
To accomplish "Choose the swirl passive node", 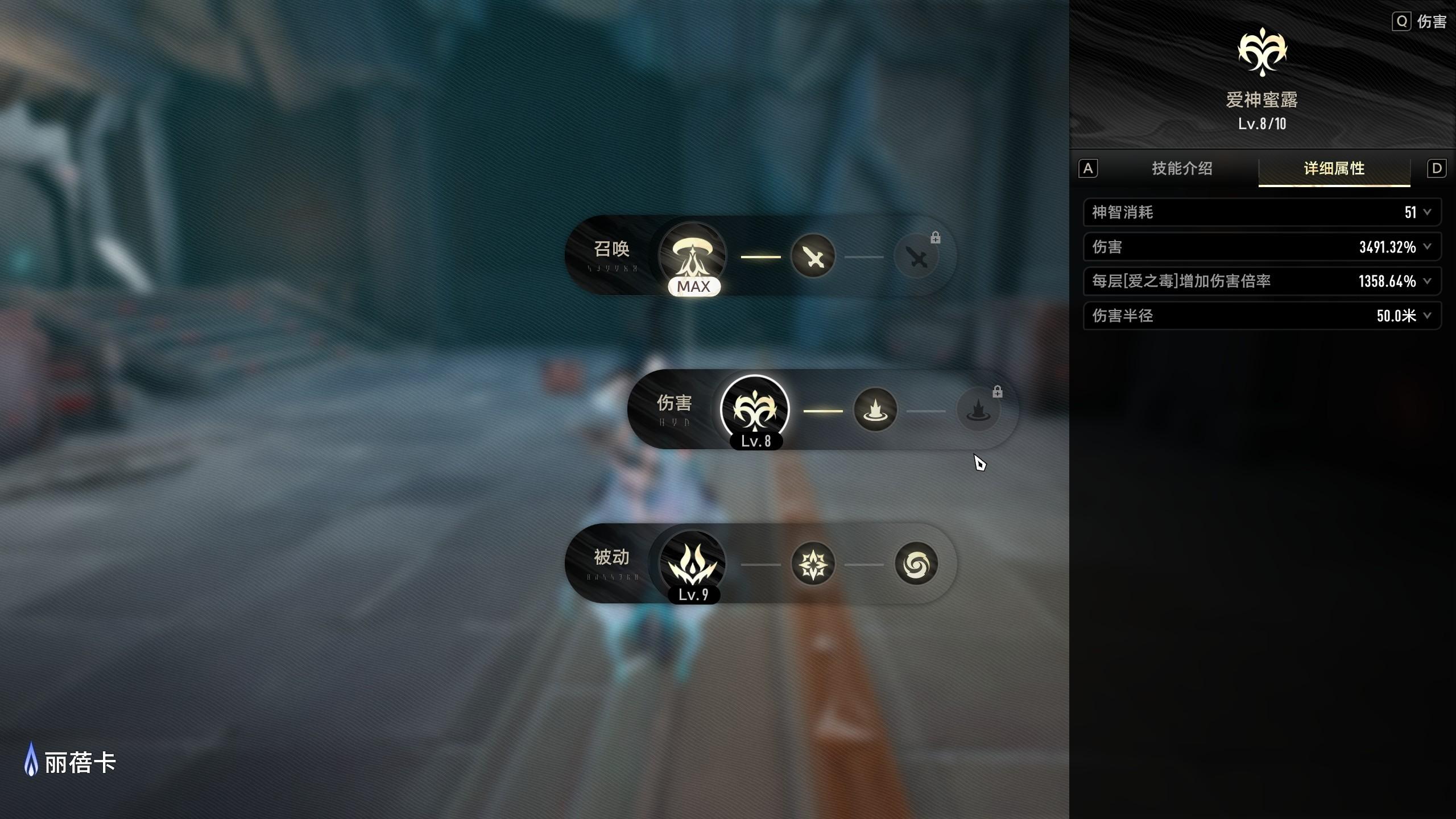I will (x=916, y=564).
